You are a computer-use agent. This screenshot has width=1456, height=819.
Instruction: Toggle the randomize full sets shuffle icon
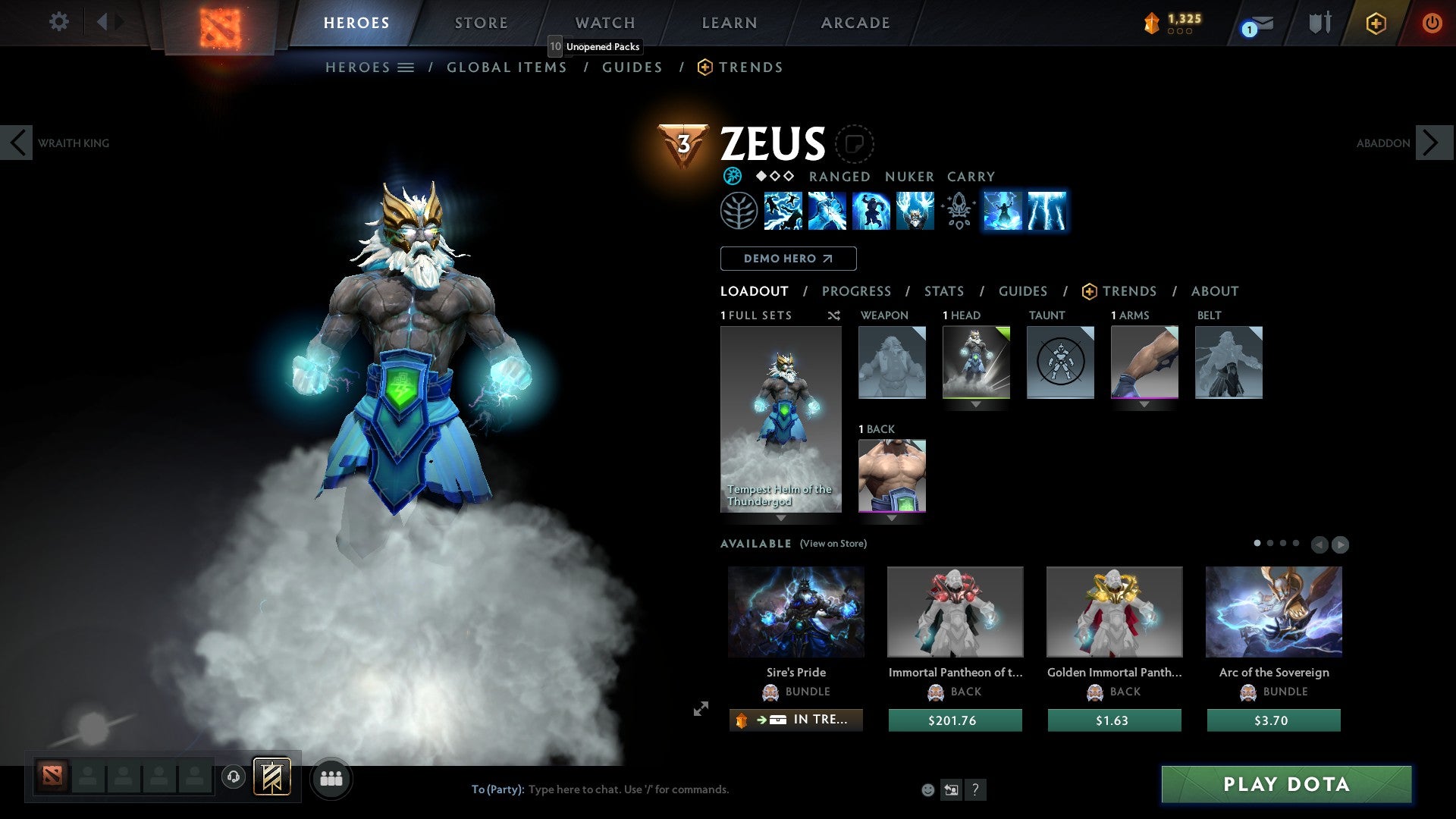pos(833,315)
